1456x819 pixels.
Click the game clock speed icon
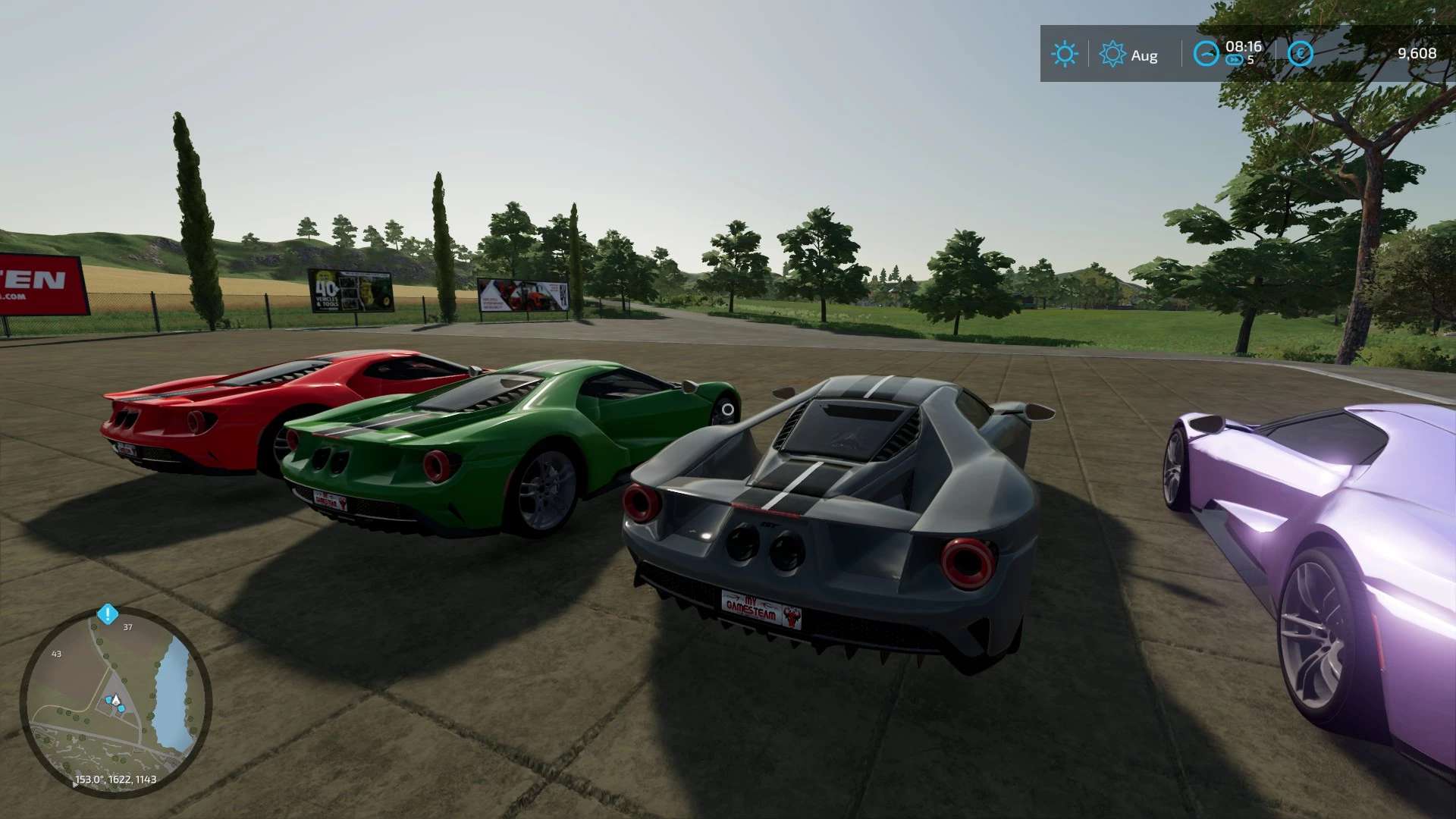coord(1206,54)
